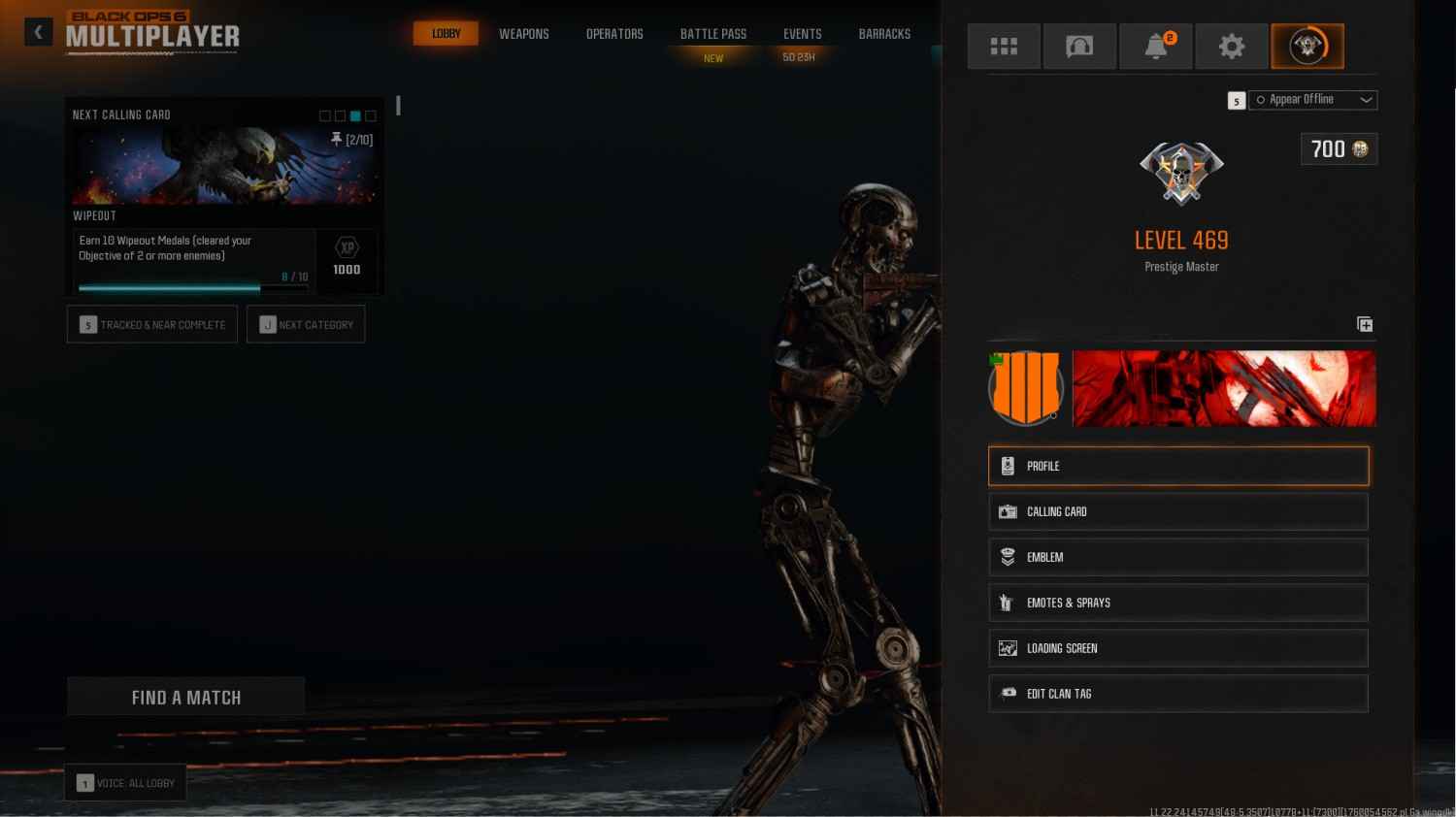1456x817 pixels.
Task: Select the green page indicator on the challenge card
Action: coord(354,114)
